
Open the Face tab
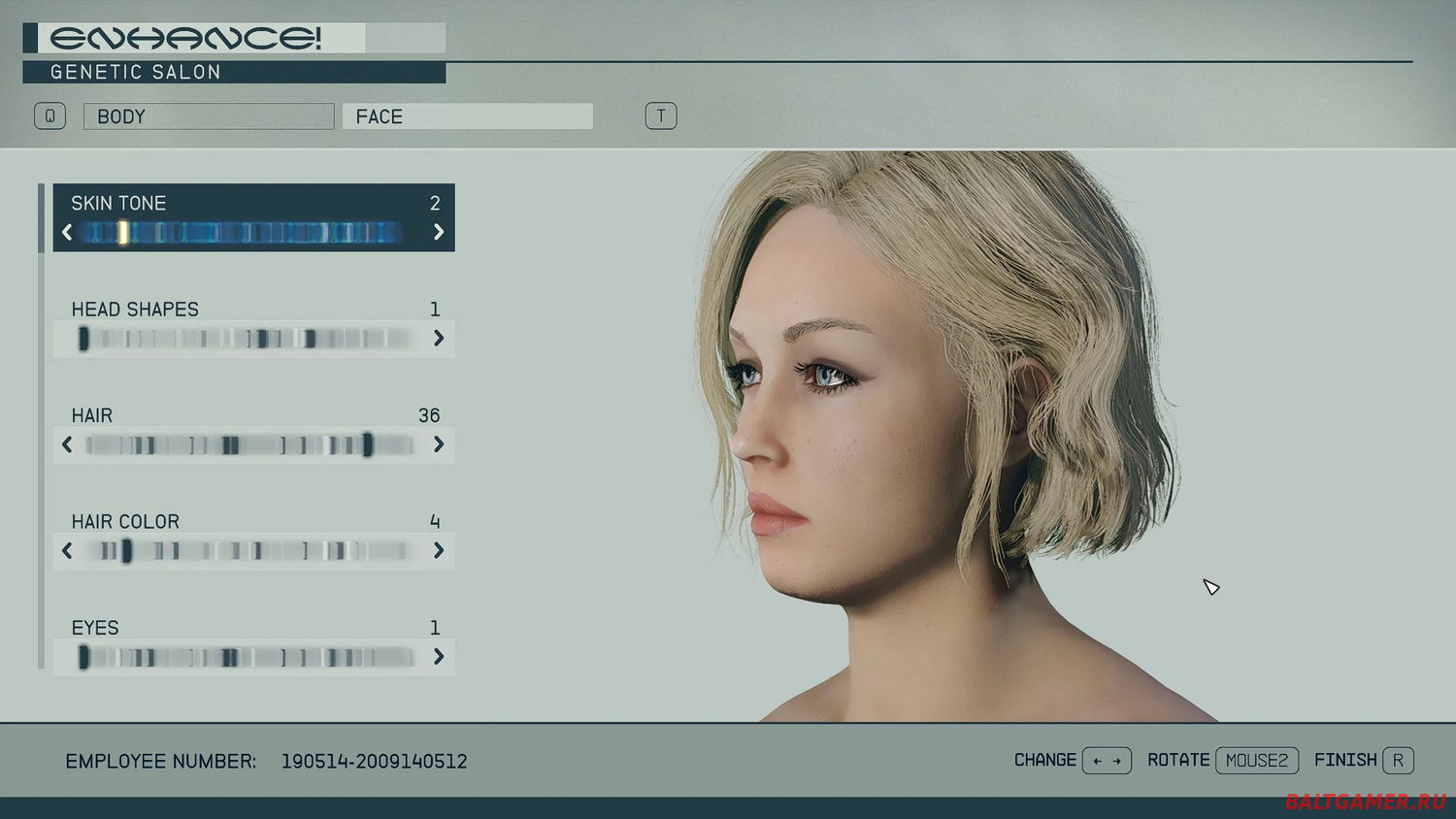point(467,116)
